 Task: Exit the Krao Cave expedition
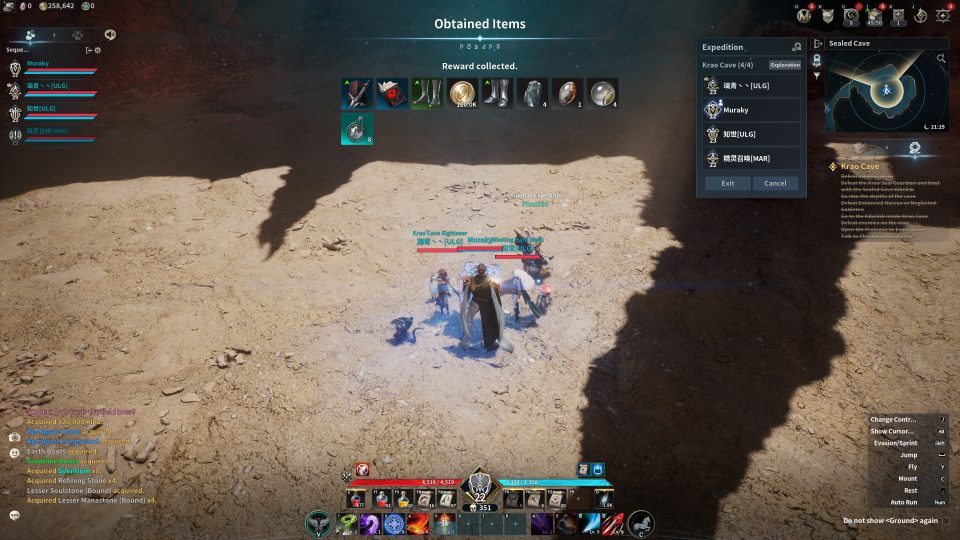(727, 183)
